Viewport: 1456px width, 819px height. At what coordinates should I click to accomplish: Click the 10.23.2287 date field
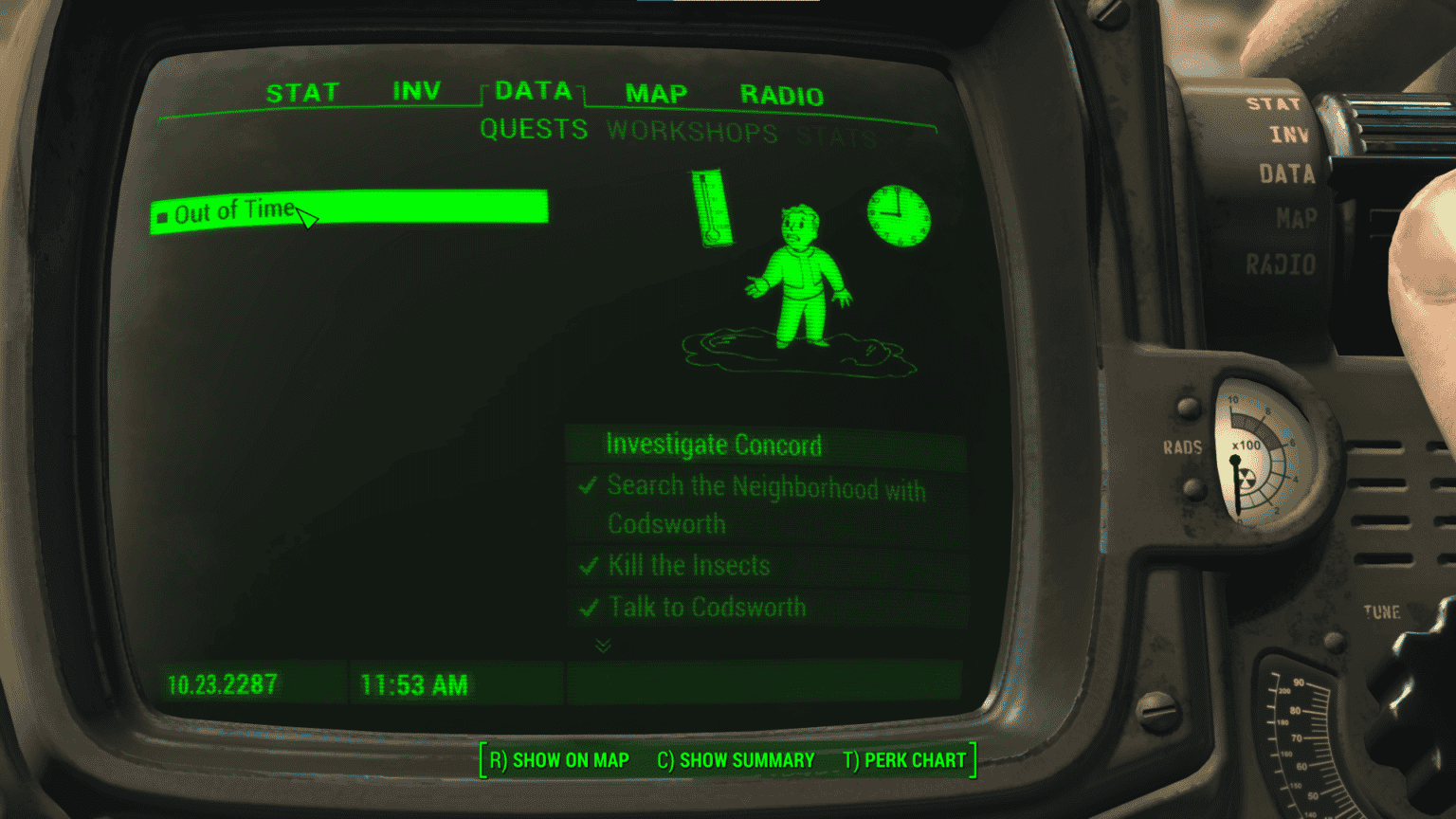point(221,684)
